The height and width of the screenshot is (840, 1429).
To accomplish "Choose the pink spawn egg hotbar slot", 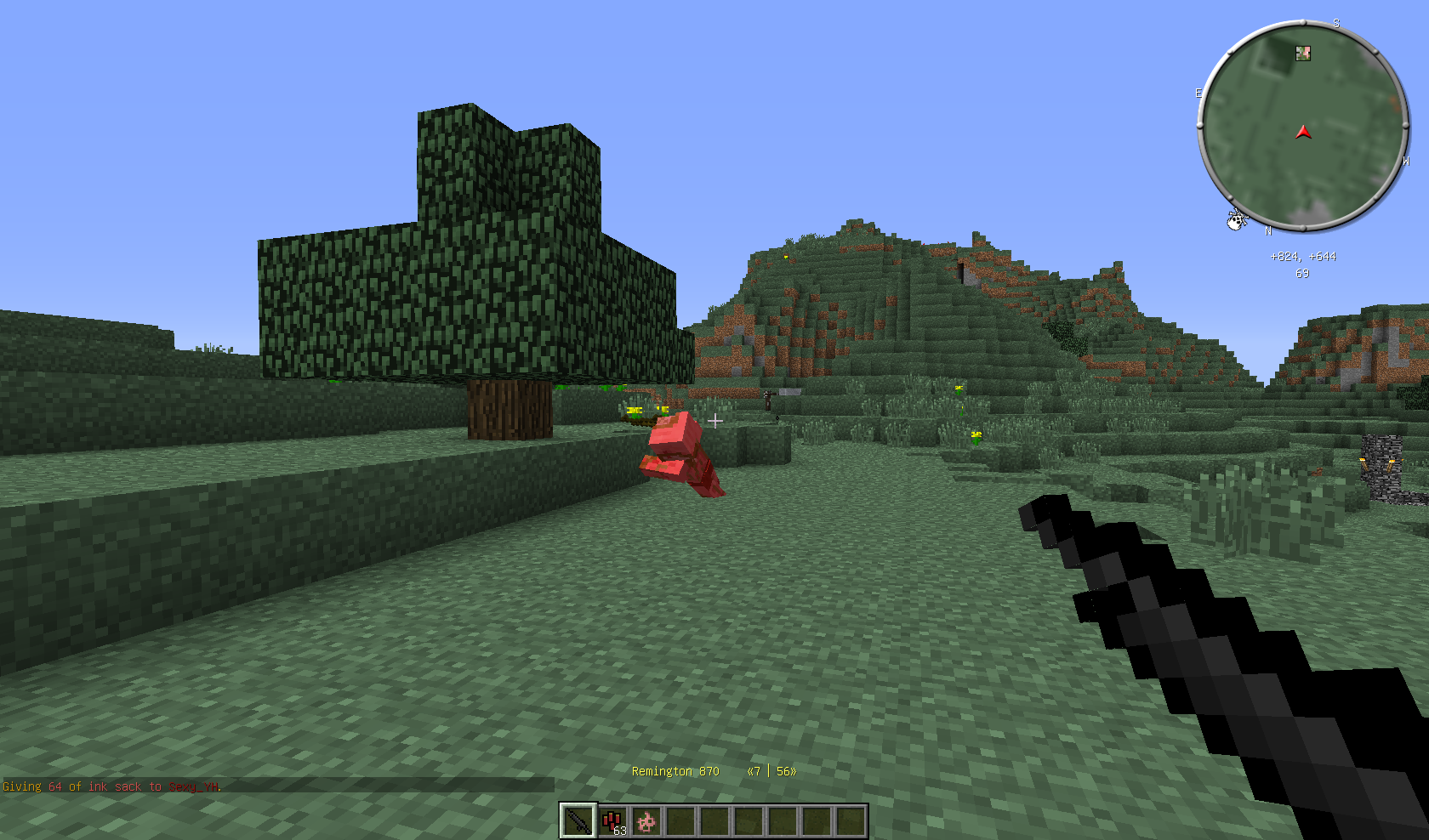I will [x=646, y=821].
